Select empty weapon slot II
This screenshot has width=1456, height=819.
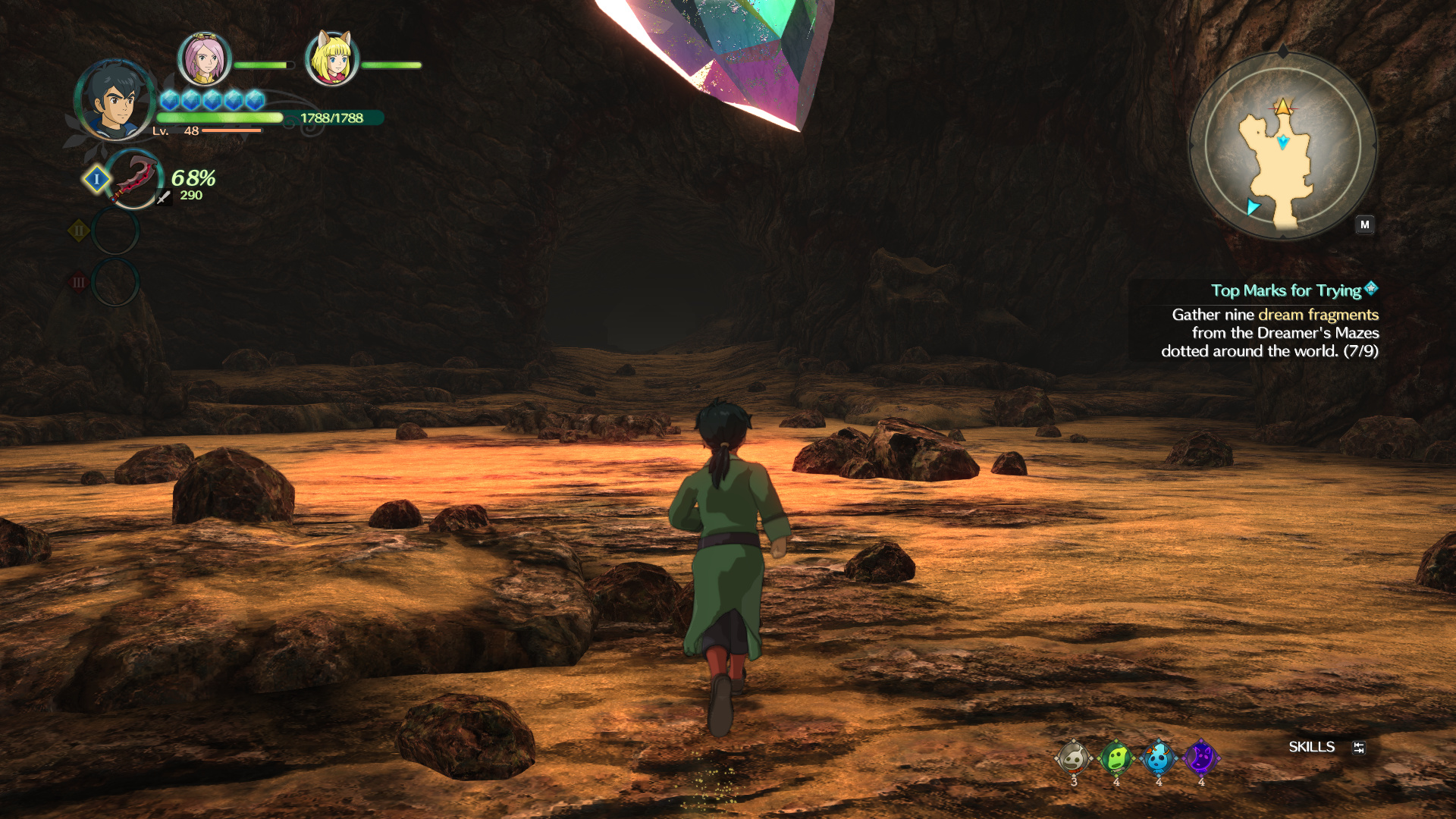click(115, 231)
